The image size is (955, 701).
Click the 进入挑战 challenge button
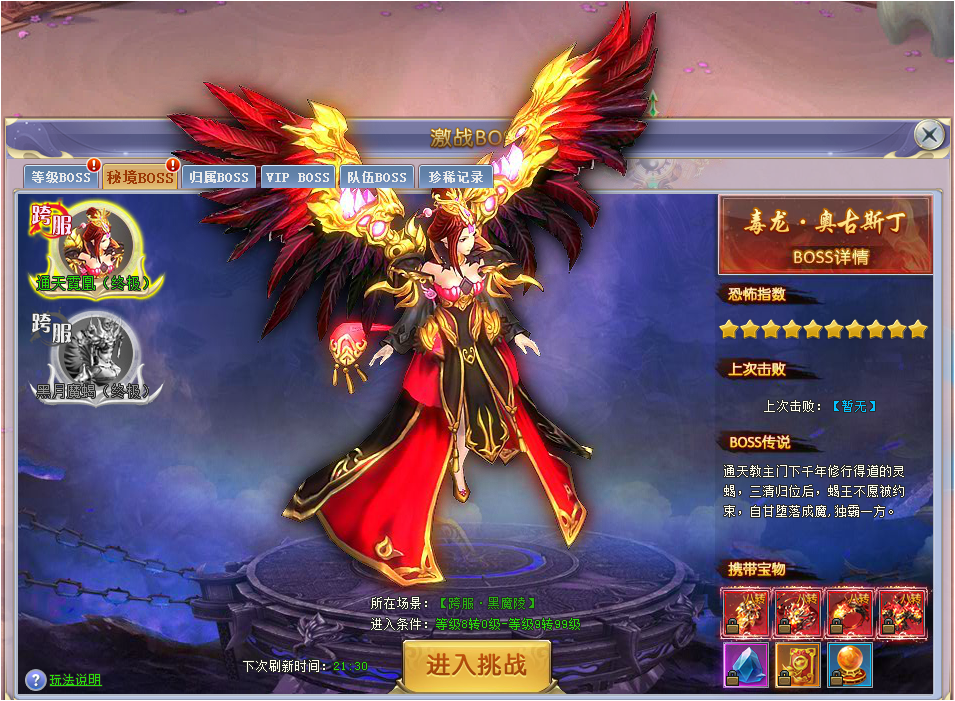[x=477, y=665]
